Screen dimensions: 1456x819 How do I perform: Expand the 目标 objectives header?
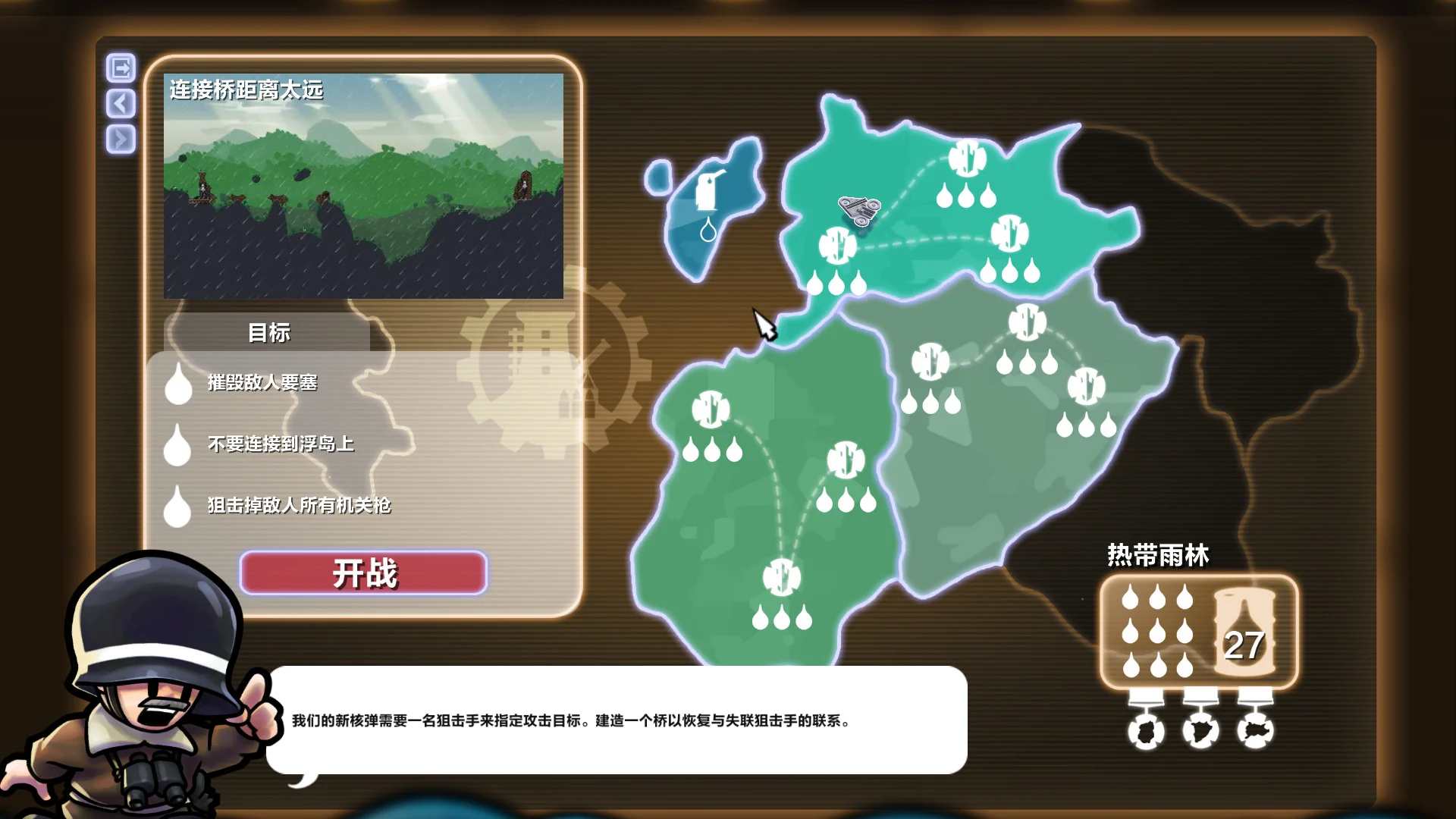(269, 331)
